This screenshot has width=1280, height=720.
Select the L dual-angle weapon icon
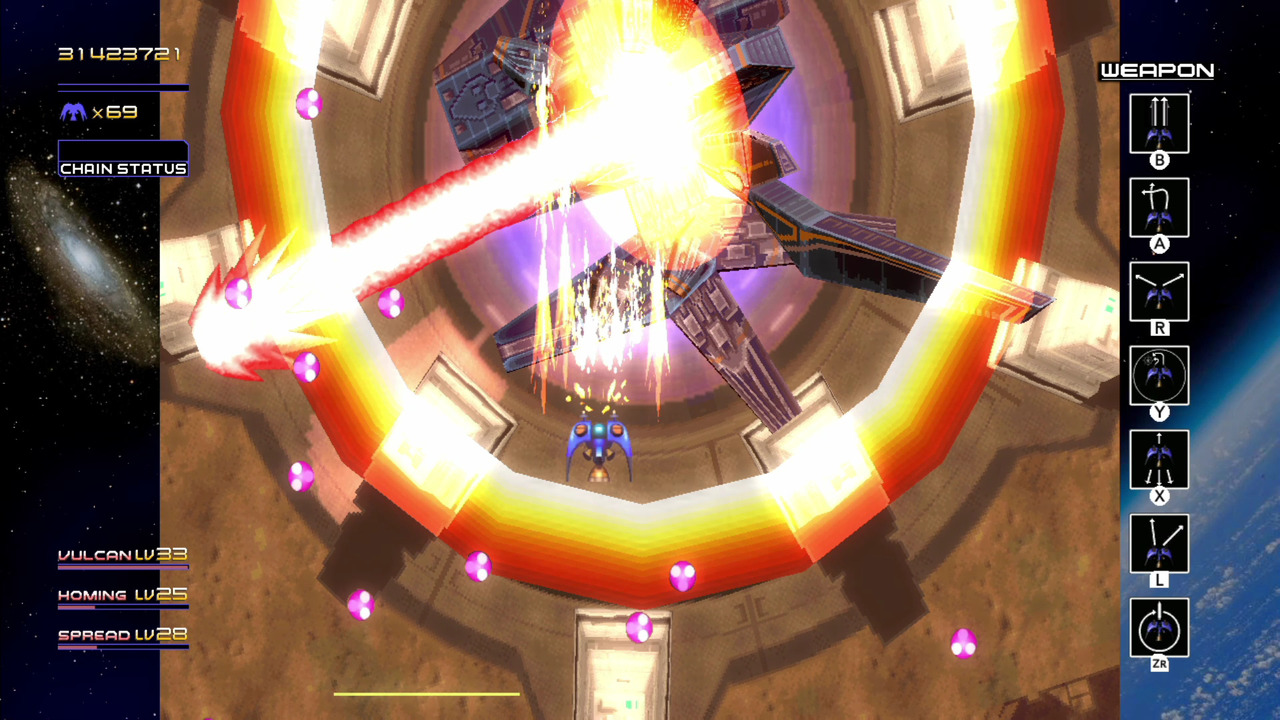pos(1159,544)
